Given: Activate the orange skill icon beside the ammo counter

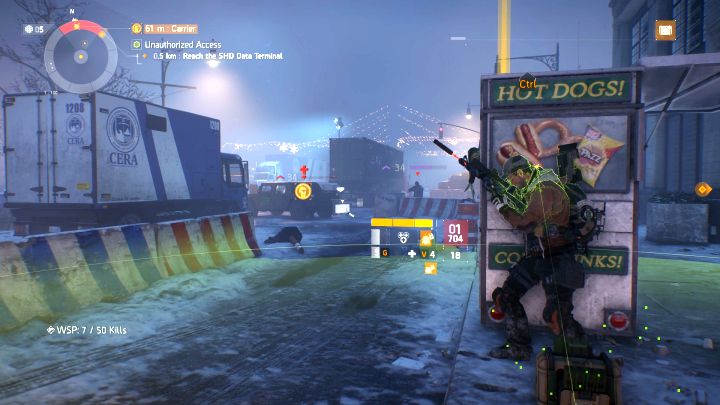Looking at the screenshot, I should [x=426, y=238].
